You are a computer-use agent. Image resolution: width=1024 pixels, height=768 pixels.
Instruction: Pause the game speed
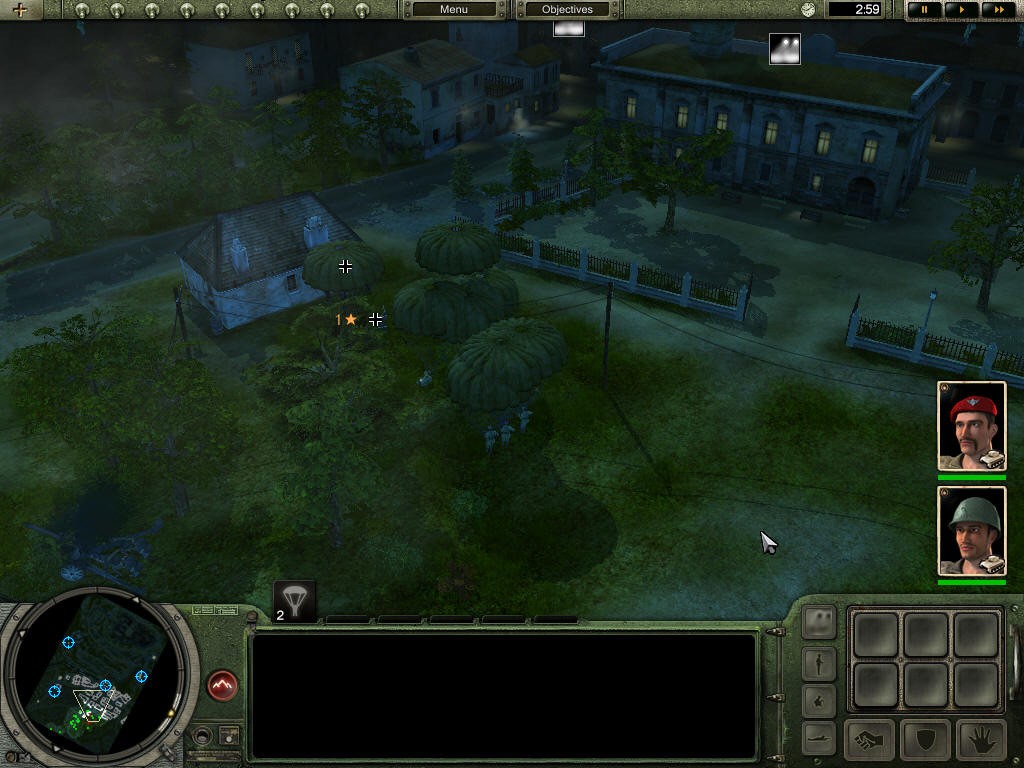(925, 9)
